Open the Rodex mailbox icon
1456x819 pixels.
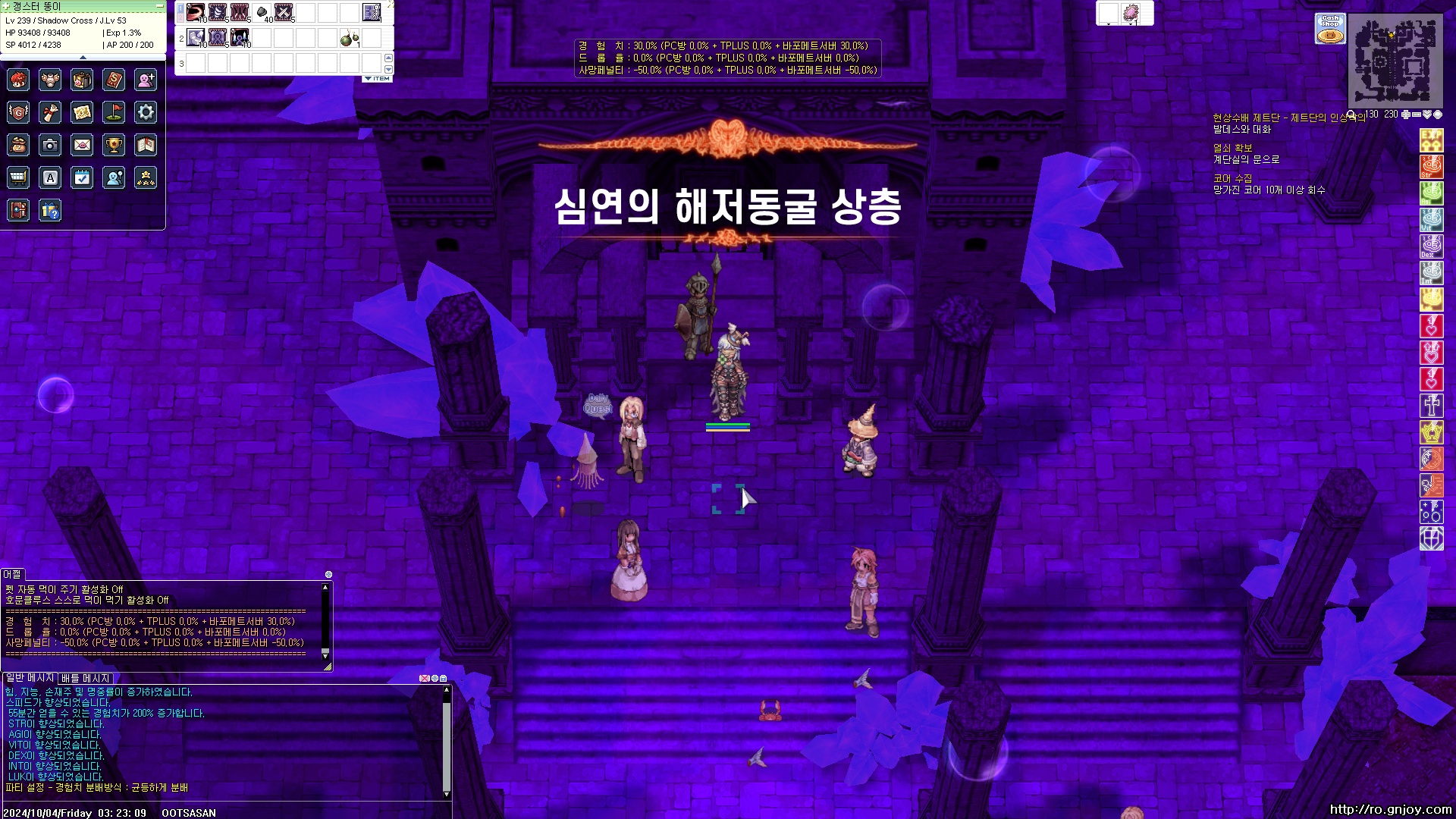coord(82,144)
